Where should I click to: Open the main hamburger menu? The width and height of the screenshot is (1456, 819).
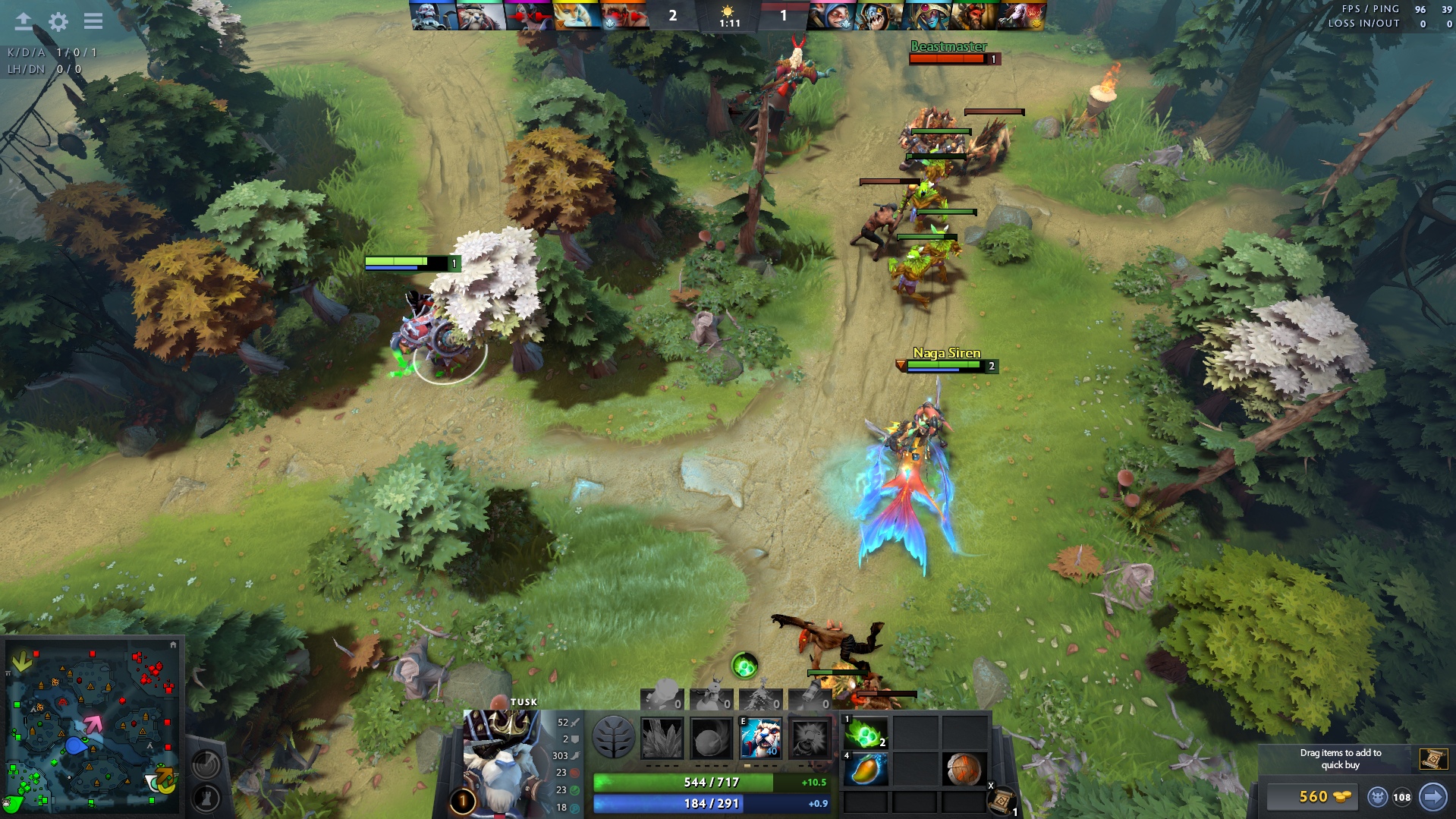(x=93, y=21)
